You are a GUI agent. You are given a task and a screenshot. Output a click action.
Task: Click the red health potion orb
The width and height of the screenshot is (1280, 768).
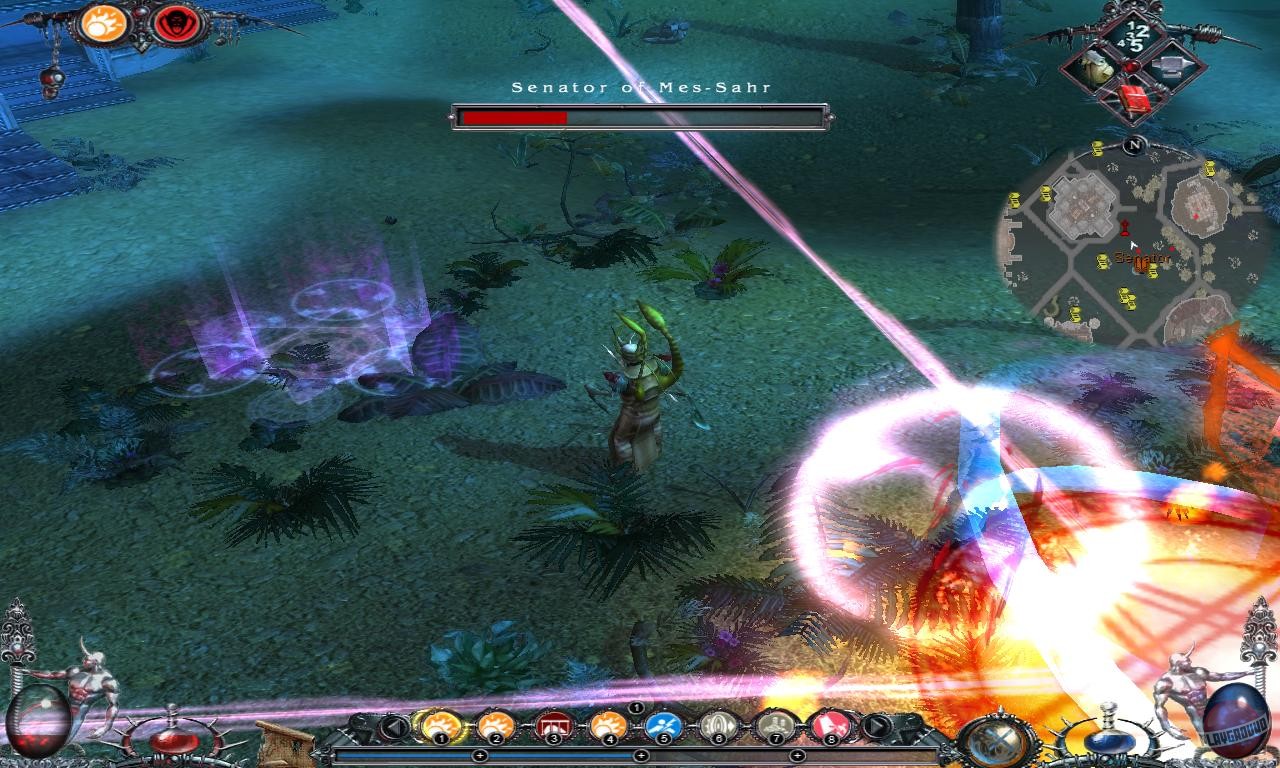(x=173, y=740)
